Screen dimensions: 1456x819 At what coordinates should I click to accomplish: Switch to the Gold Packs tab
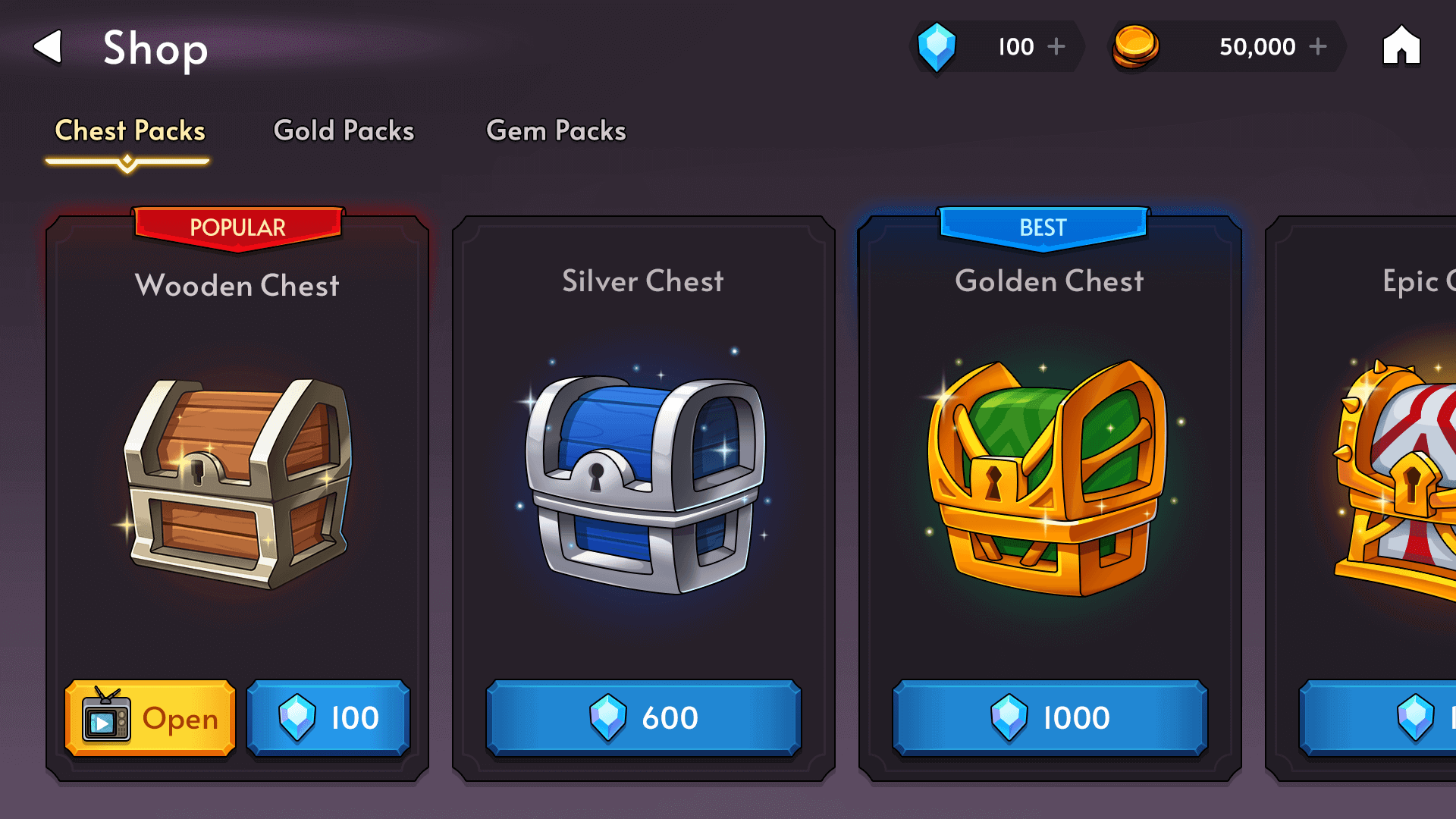click(344, 130)
